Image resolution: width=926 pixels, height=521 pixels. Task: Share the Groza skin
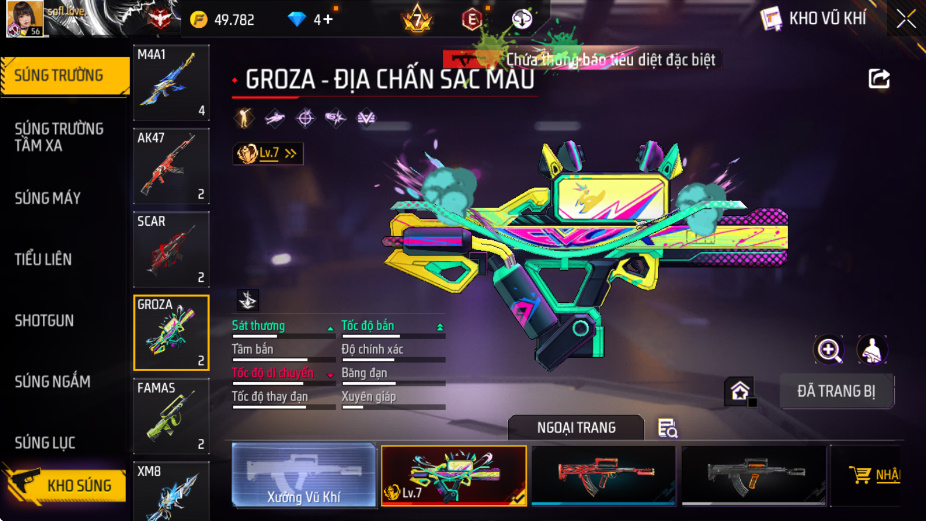[x=879, y=79]
